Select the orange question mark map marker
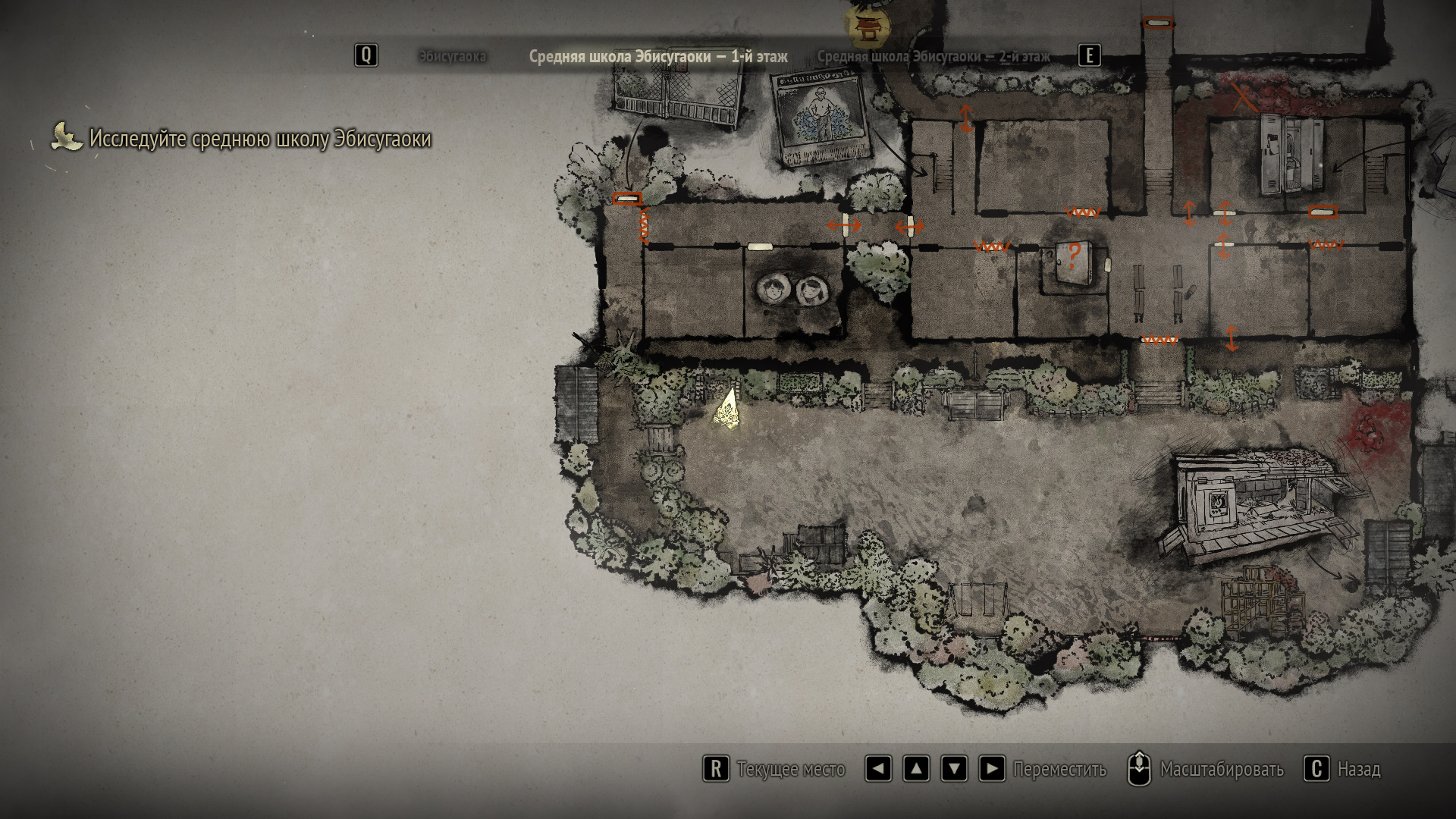The width and height of the screenshot is (1456, 819). [1073, 255]
